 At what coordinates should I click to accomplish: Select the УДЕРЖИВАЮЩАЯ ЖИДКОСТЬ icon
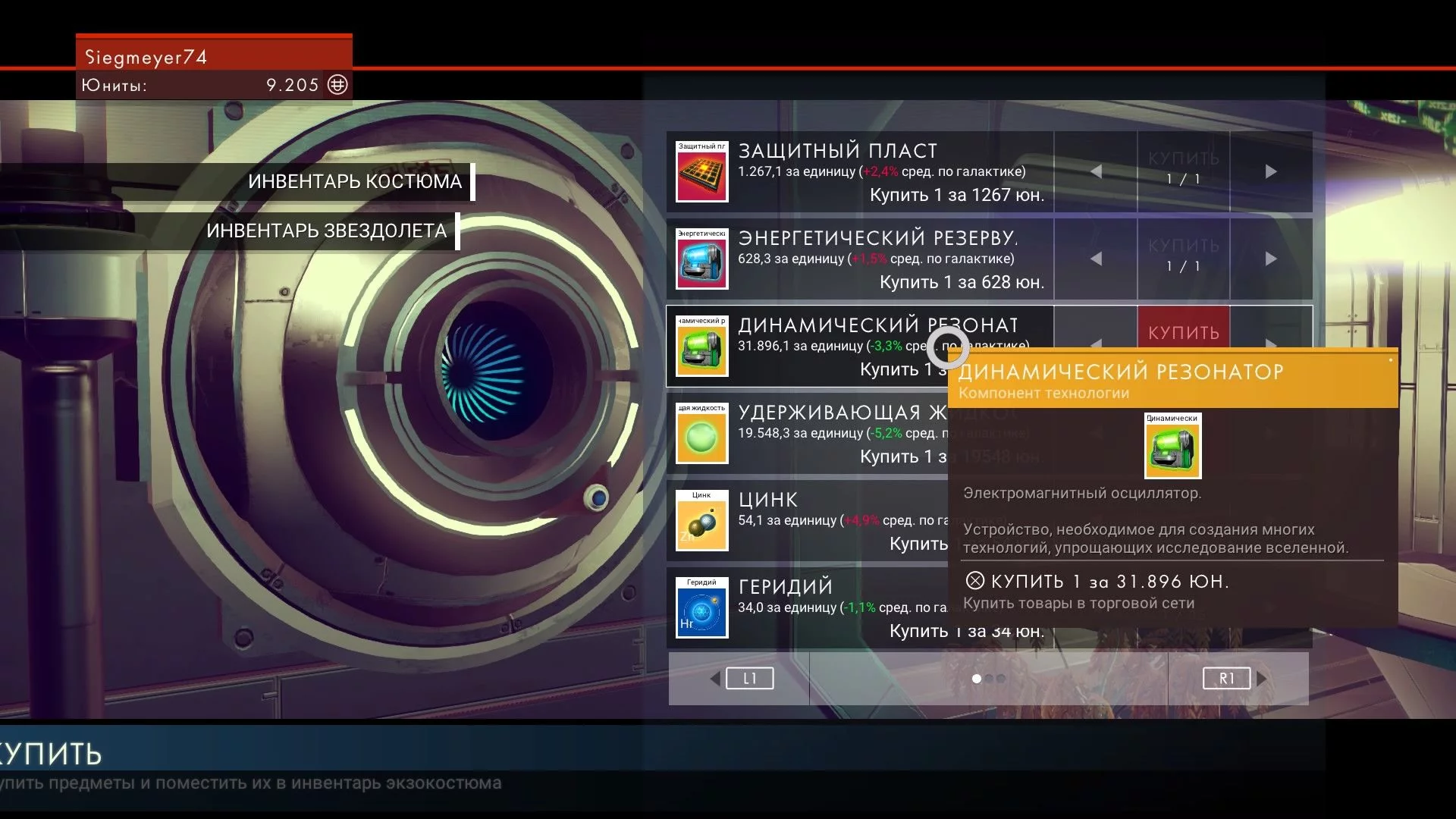coord(701,434)
